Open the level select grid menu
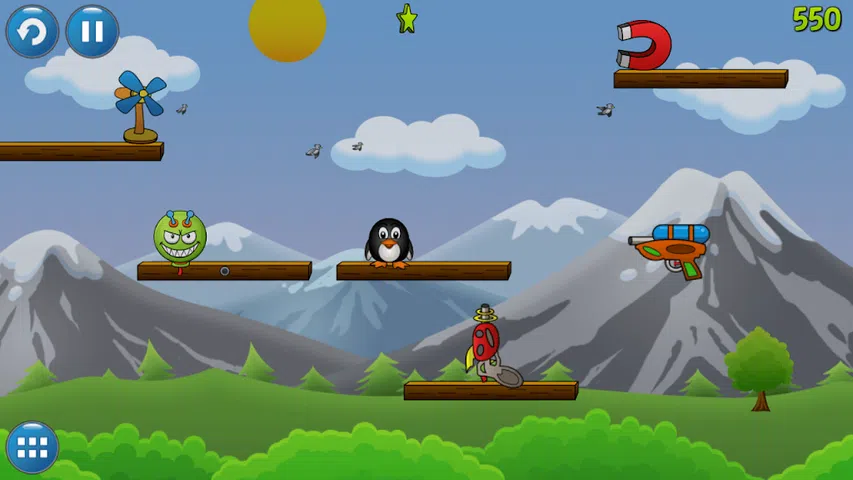 32,447
